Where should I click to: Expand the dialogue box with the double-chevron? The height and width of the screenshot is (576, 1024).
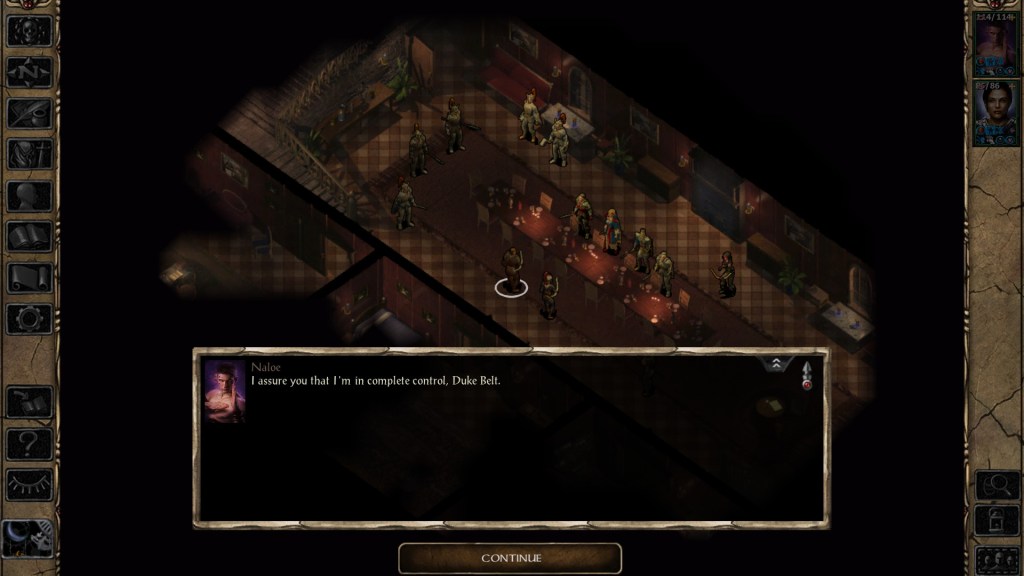tap(776, 364)
